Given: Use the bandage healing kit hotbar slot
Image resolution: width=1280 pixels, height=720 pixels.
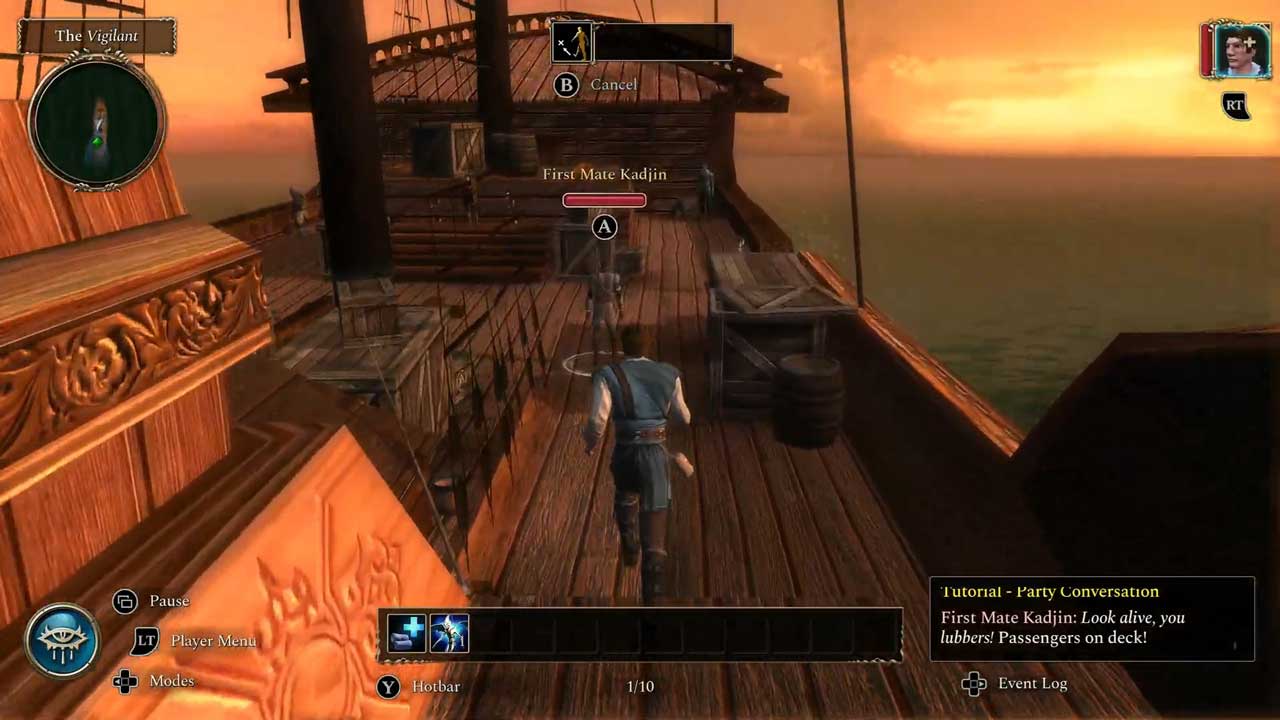Looking at the screenshot, I should pyautogui.click(x=406, y=634).
